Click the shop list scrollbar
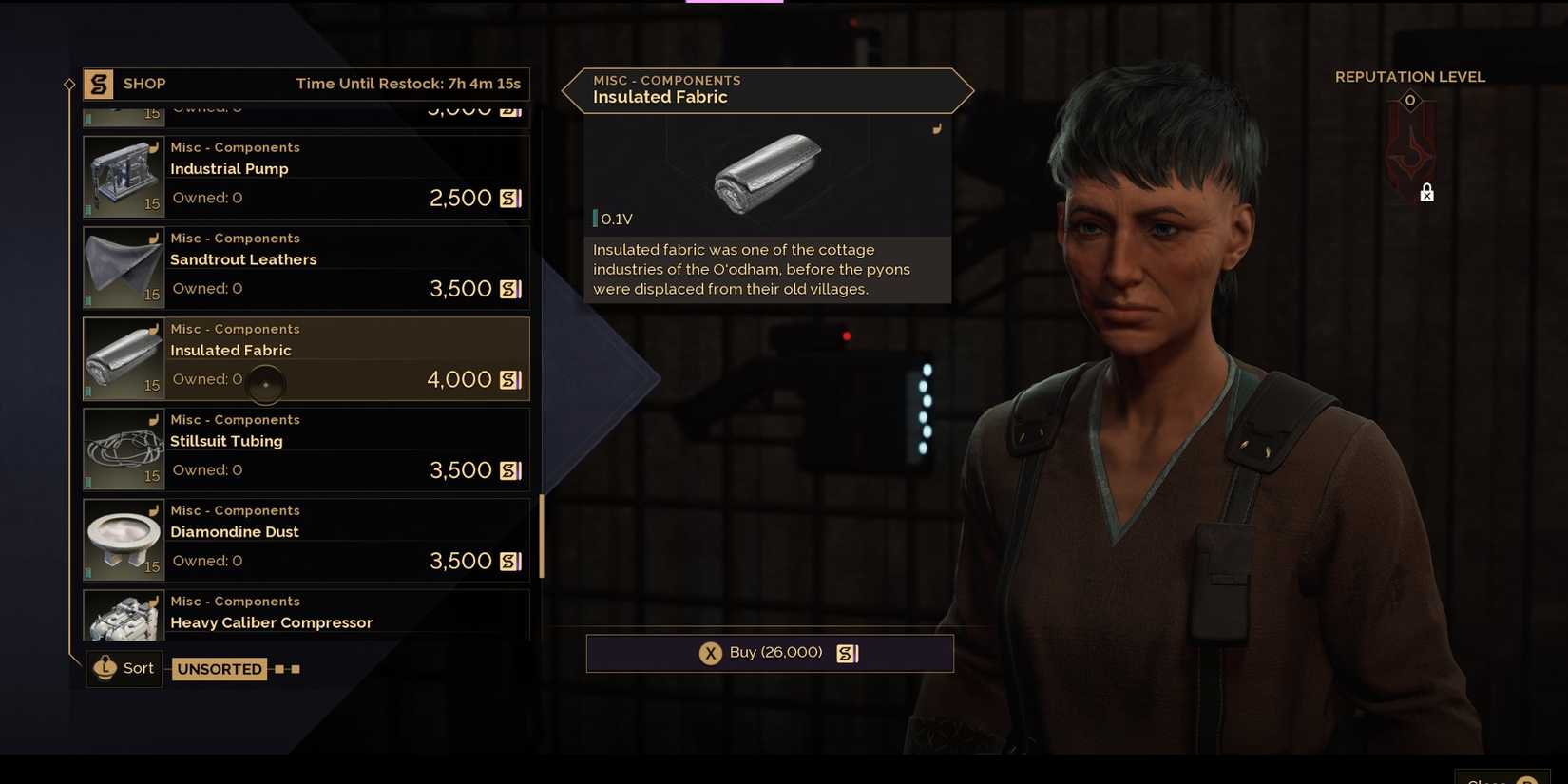Viewport: 1568px width, 784px height. pyautogui.click(x=542, y=537)
